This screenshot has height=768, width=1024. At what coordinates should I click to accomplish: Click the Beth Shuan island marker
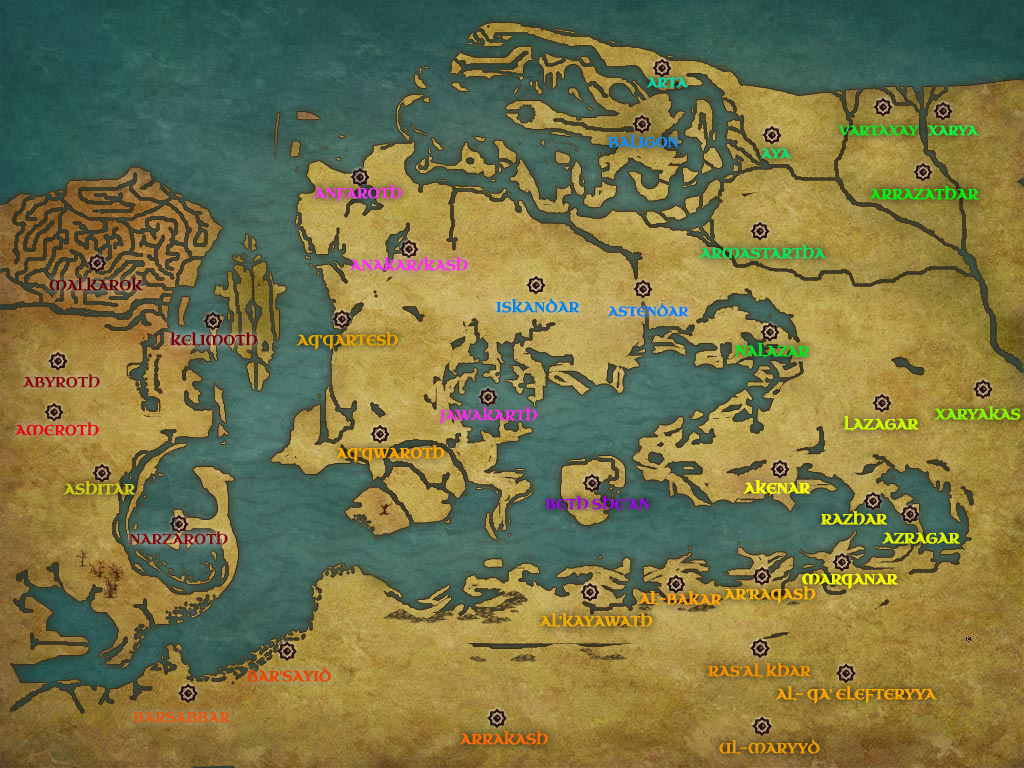point(592,483)
